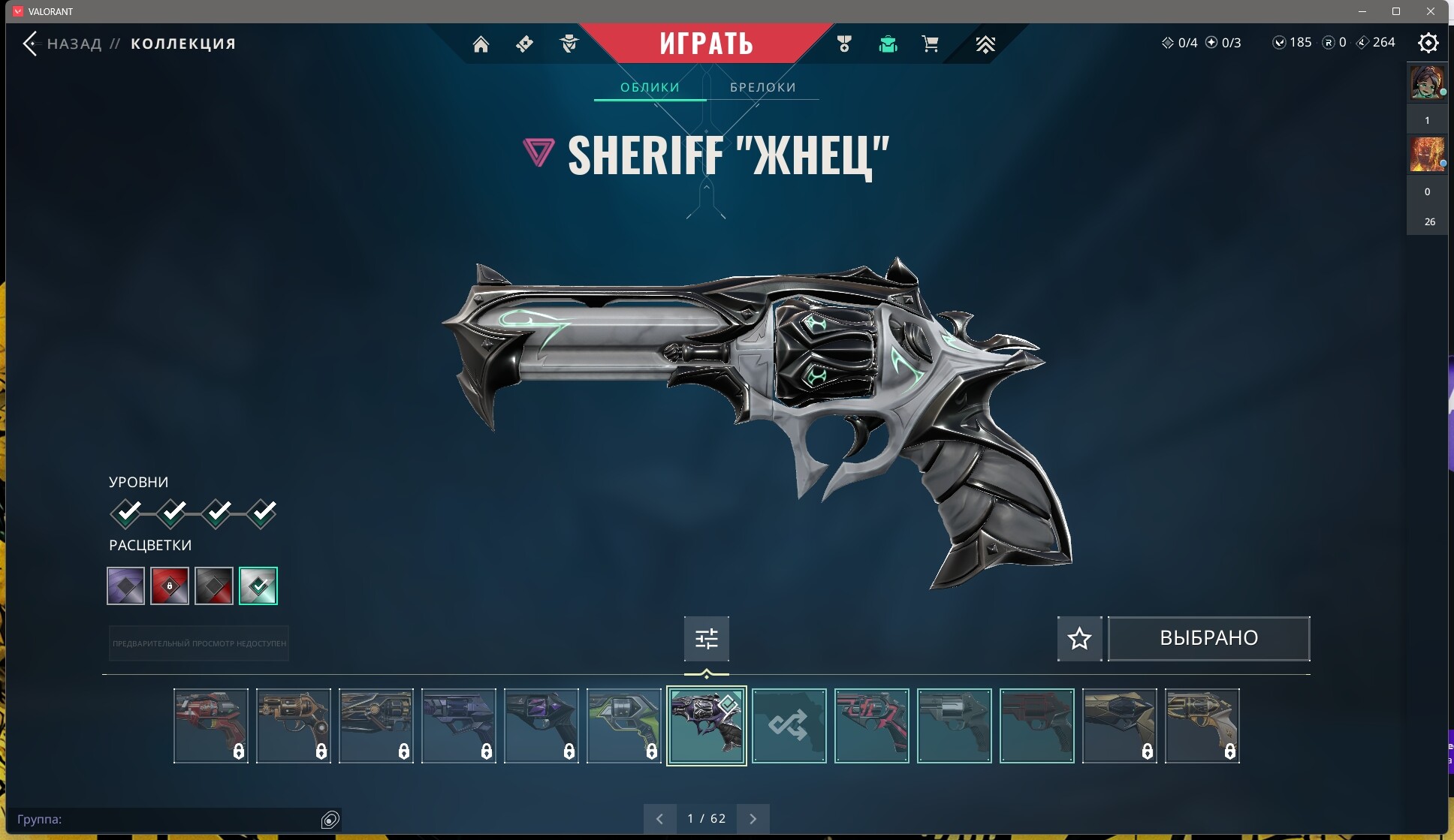The width and height of the screenshot is (1454, 840).
Task: Select the locked red color variant
Action: click(x=170, y=586)
